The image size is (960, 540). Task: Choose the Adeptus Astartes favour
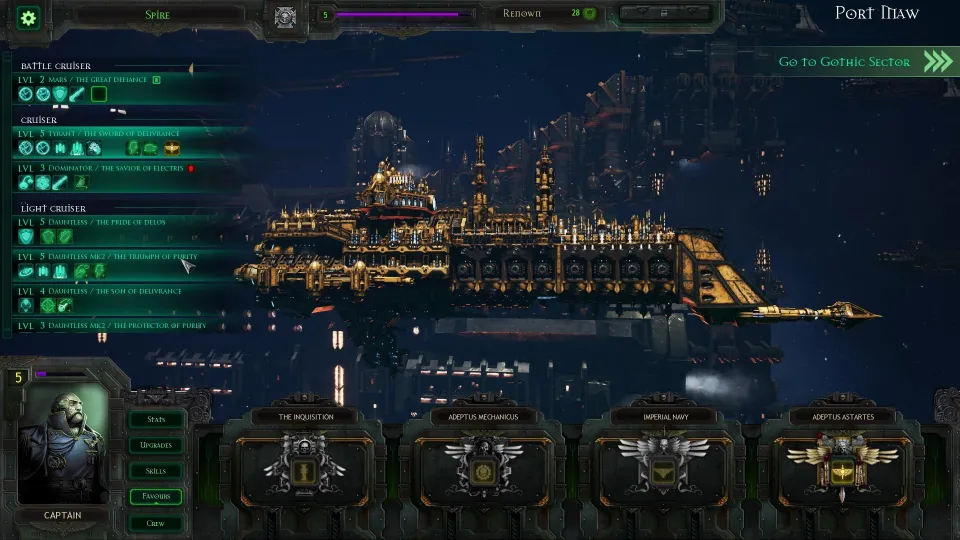(x=842, y=467)
